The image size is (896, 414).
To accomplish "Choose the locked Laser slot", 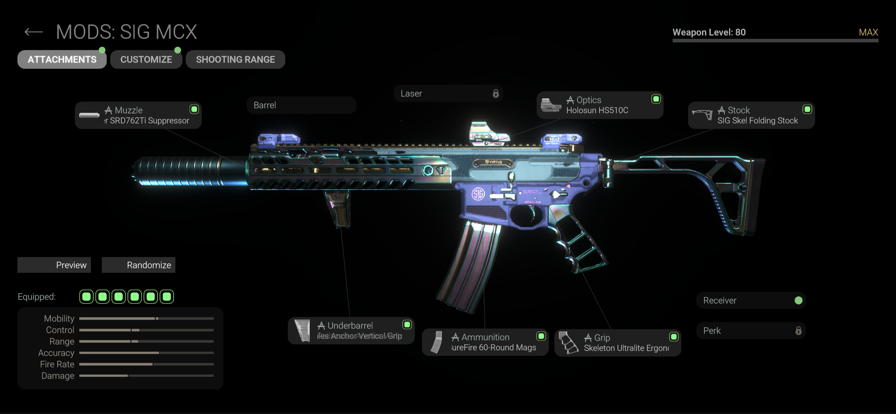I will click(448, 94).
